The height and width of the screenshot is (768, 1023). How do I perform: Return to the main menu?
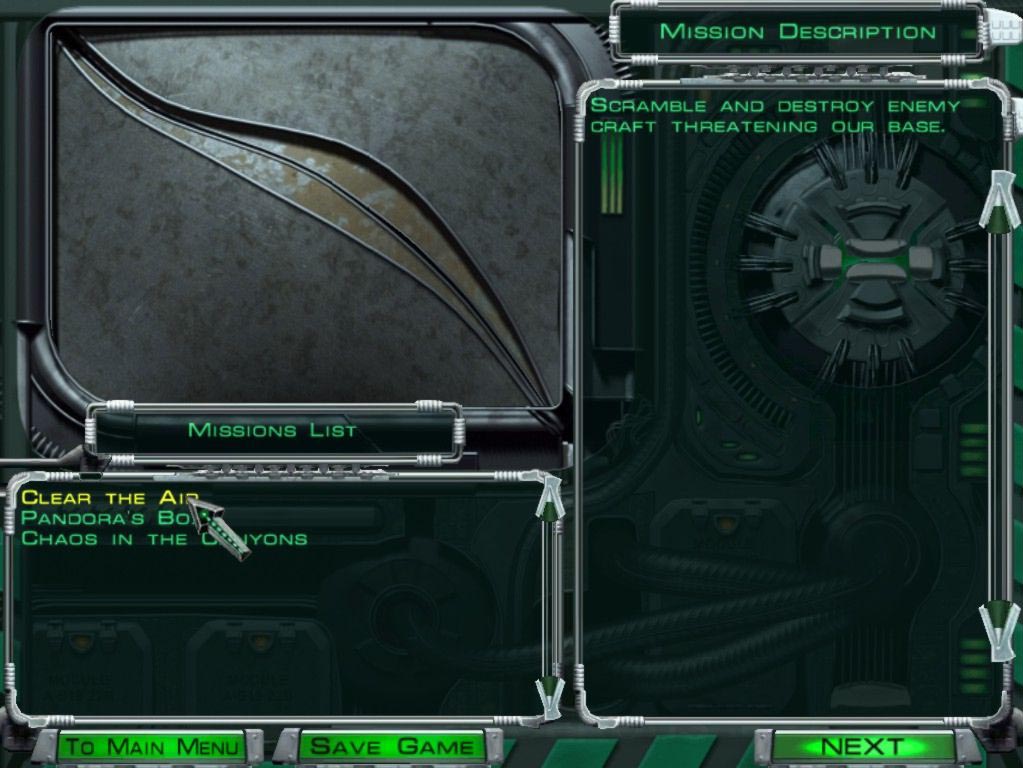click(153, 747)
